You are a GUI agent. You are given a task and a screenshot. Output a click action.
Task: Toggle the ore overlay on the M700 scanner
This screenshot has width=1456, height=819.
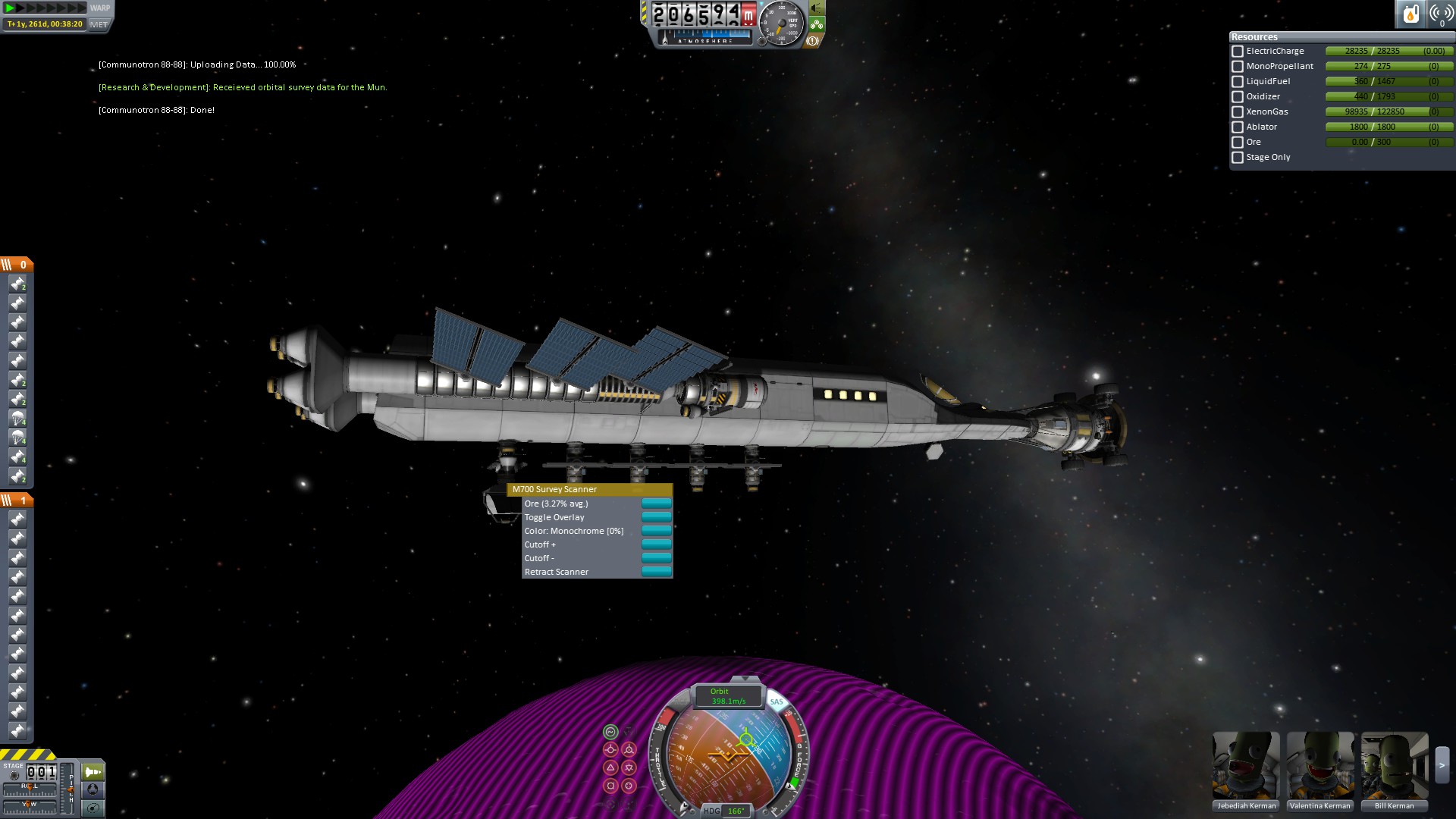tap(656, 517)
